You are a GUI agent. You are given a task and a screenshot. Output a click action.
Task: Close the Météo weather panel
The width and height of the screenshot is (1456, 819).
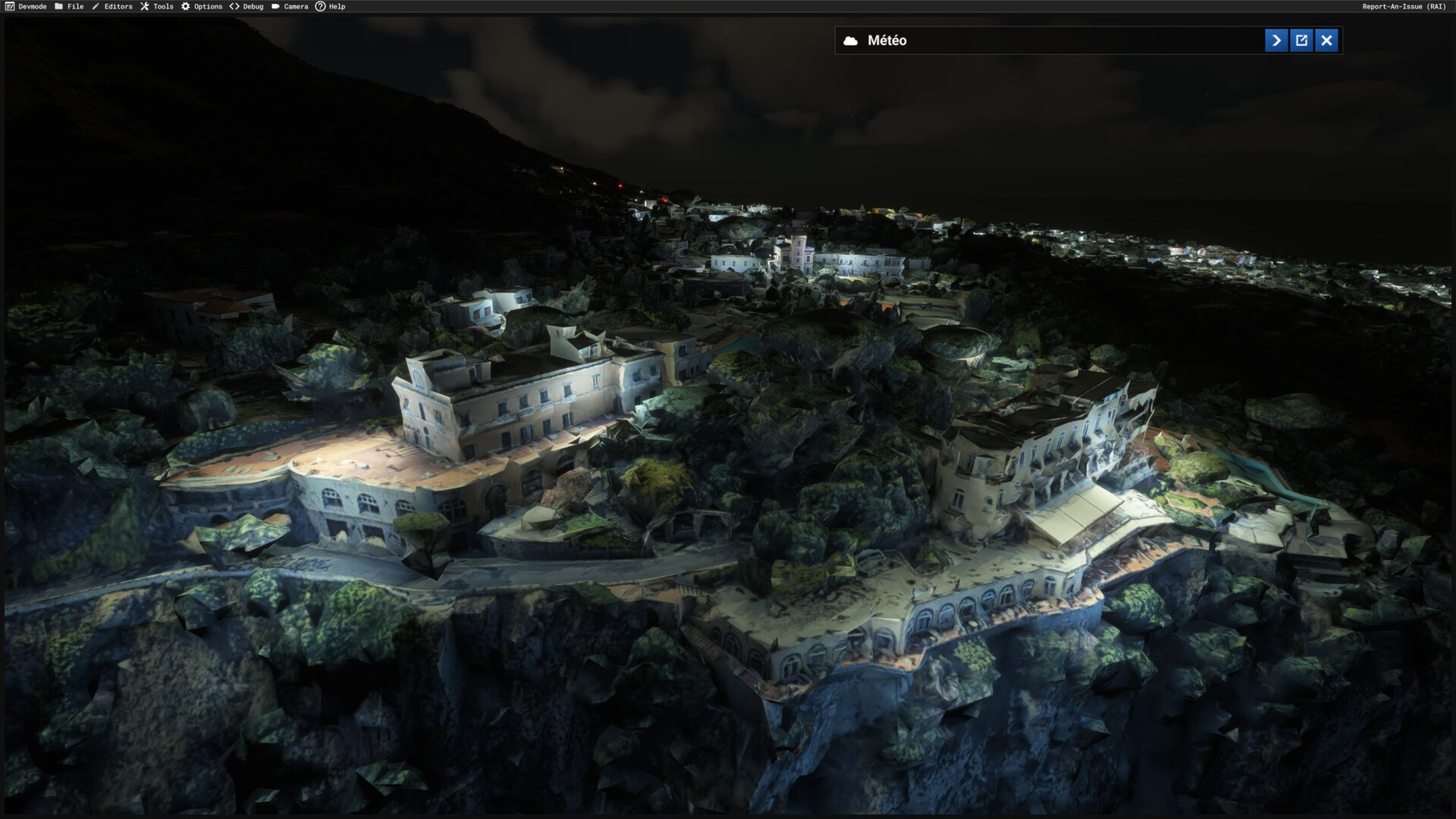[x=1326, y=40]
